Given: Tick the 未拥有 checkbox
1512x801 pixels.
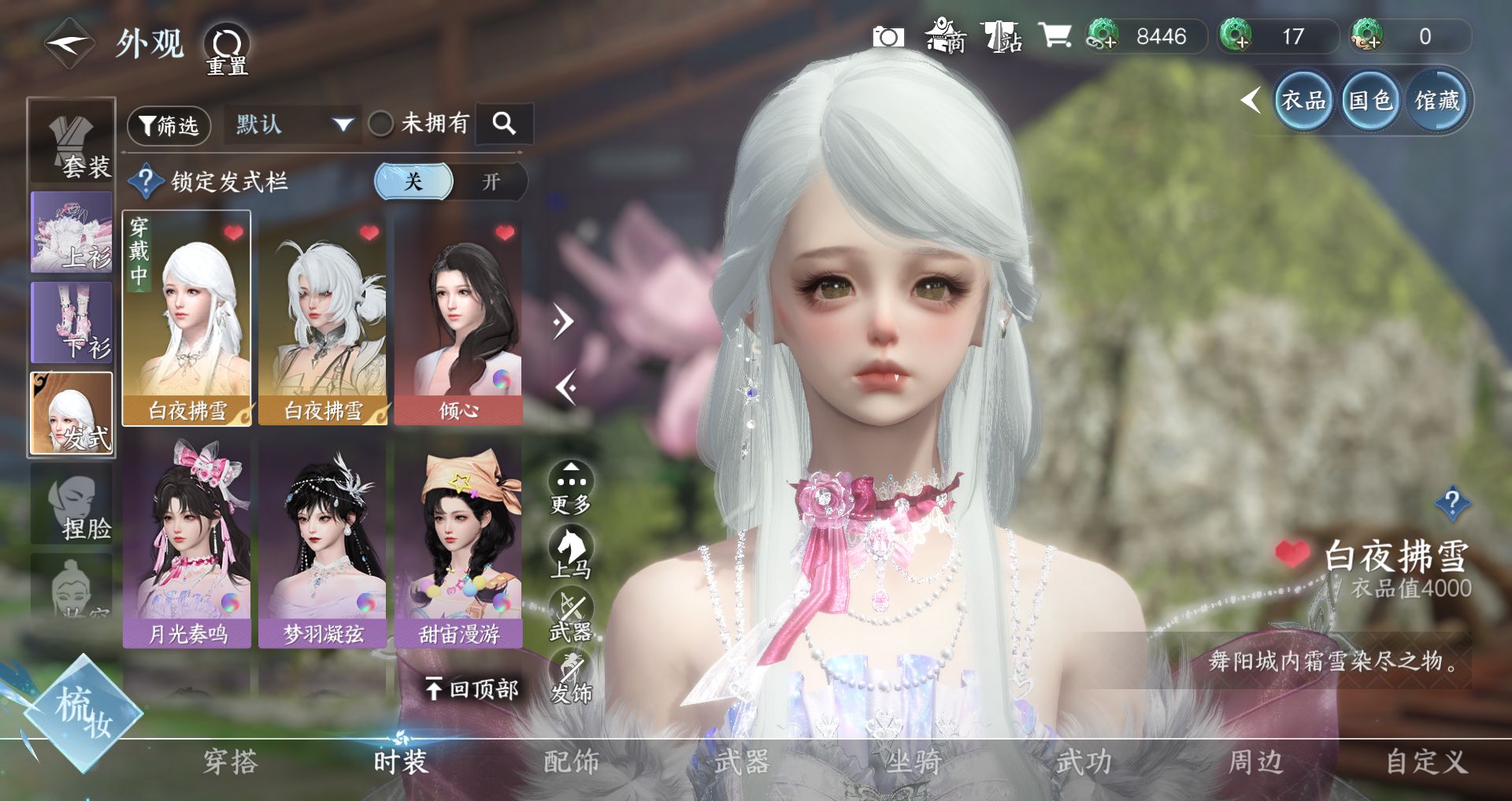Looking at the screenshot, I should coord(381,124).
